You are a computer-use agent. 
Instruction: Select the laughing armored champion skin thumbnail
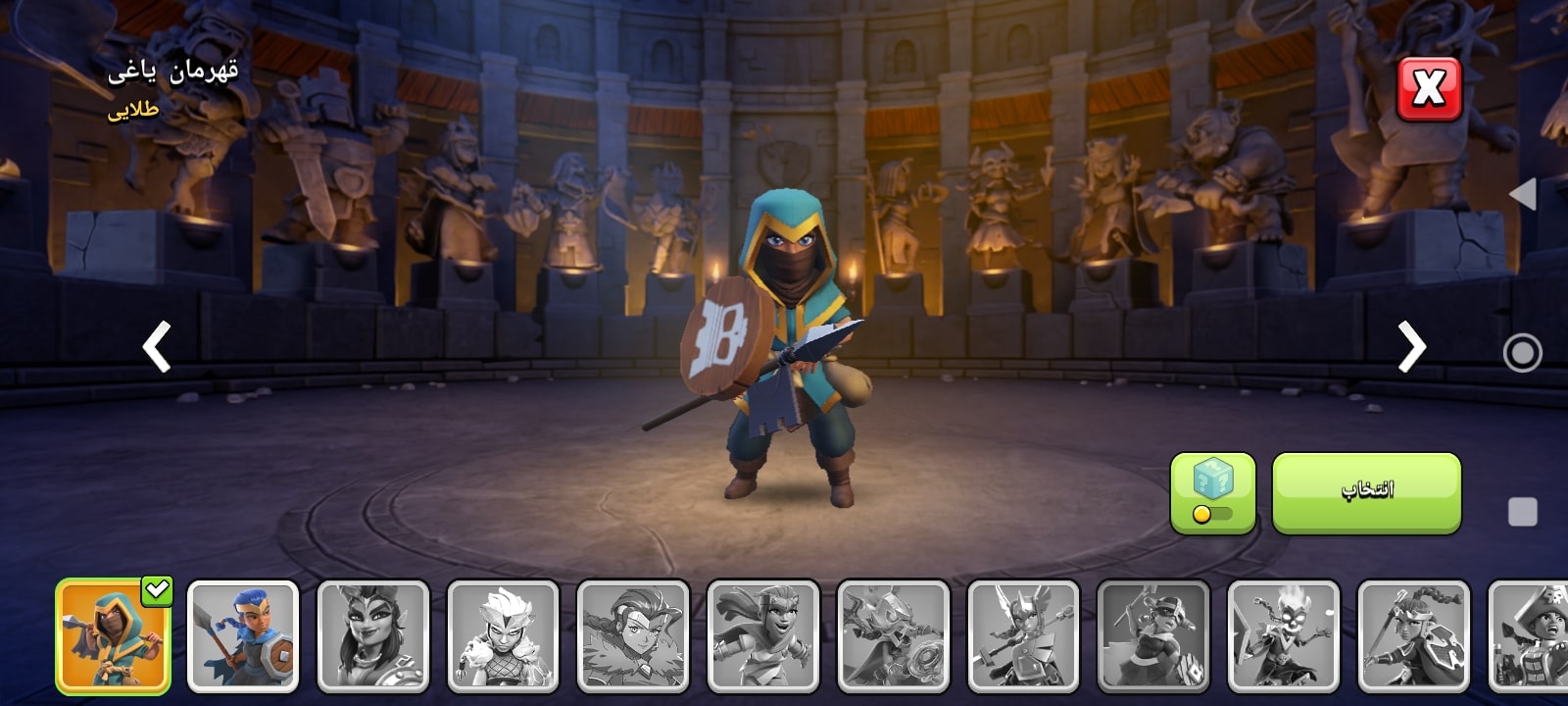click(x=763, y=636)
